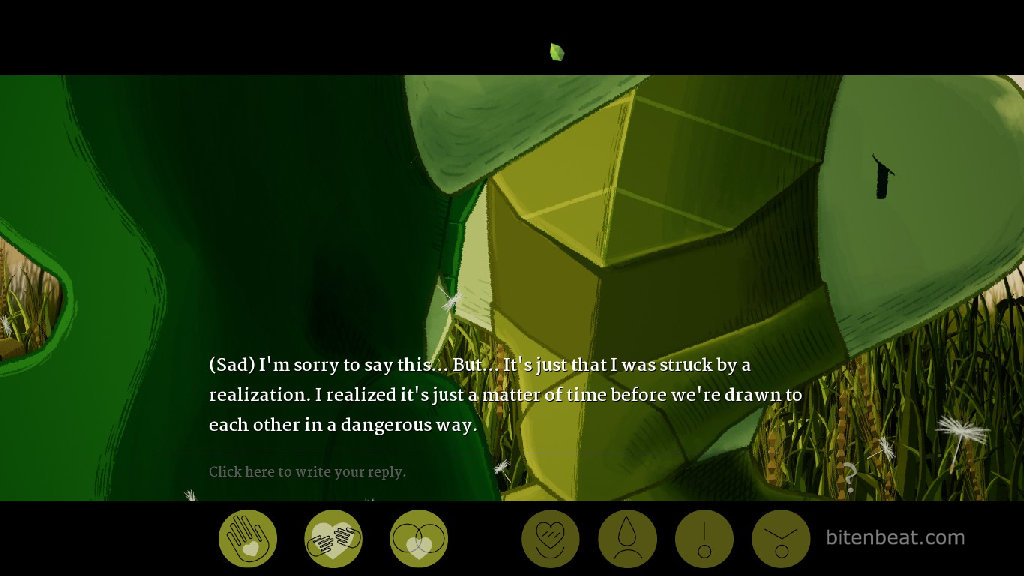This screenshot has height=576, width=1024.
Task: Select the smiling heart emotion icon
Action: [550, 539]
